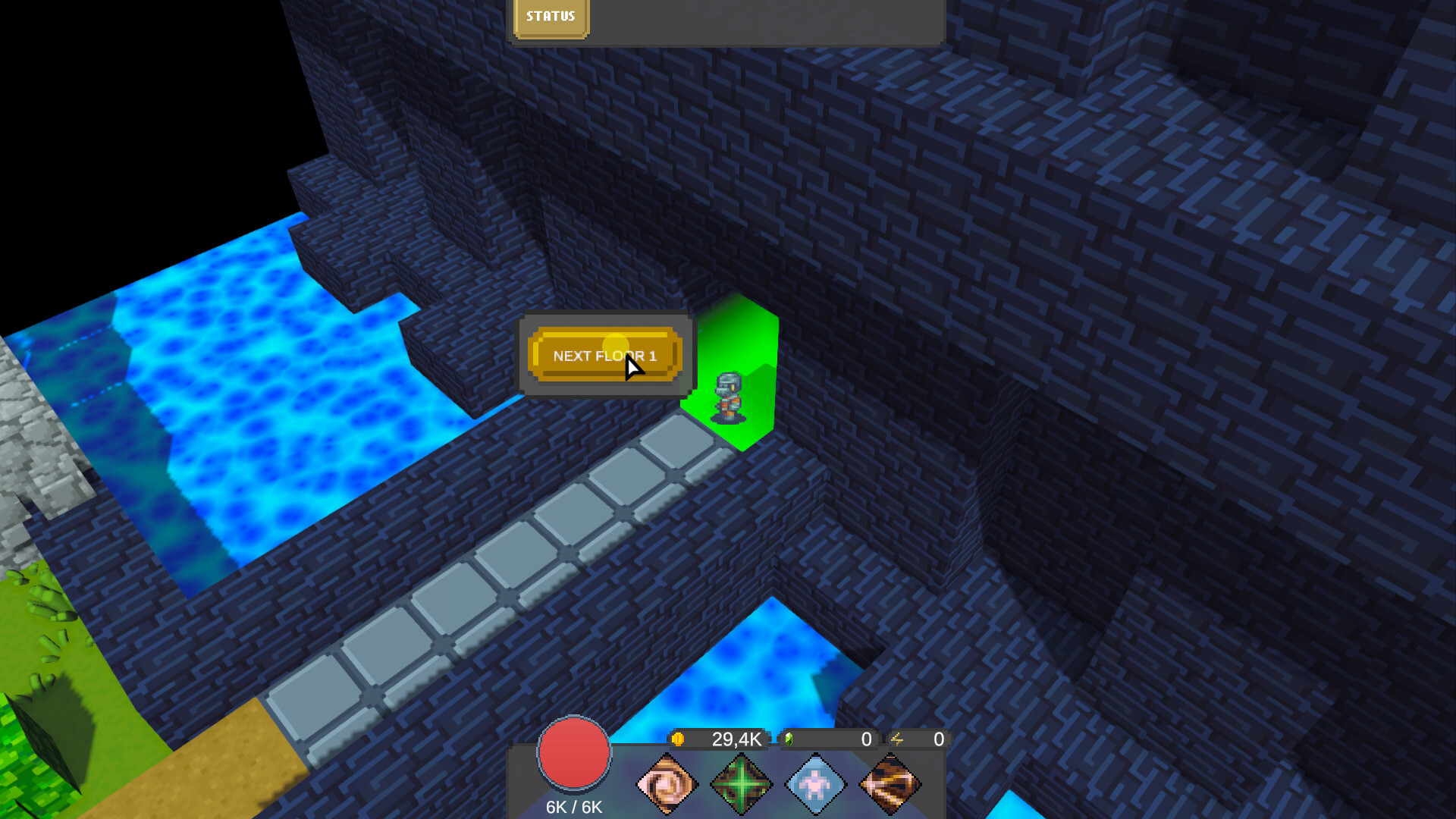Select the white golem ability icon
1456x819 pixels.
(x=814, y=783)
